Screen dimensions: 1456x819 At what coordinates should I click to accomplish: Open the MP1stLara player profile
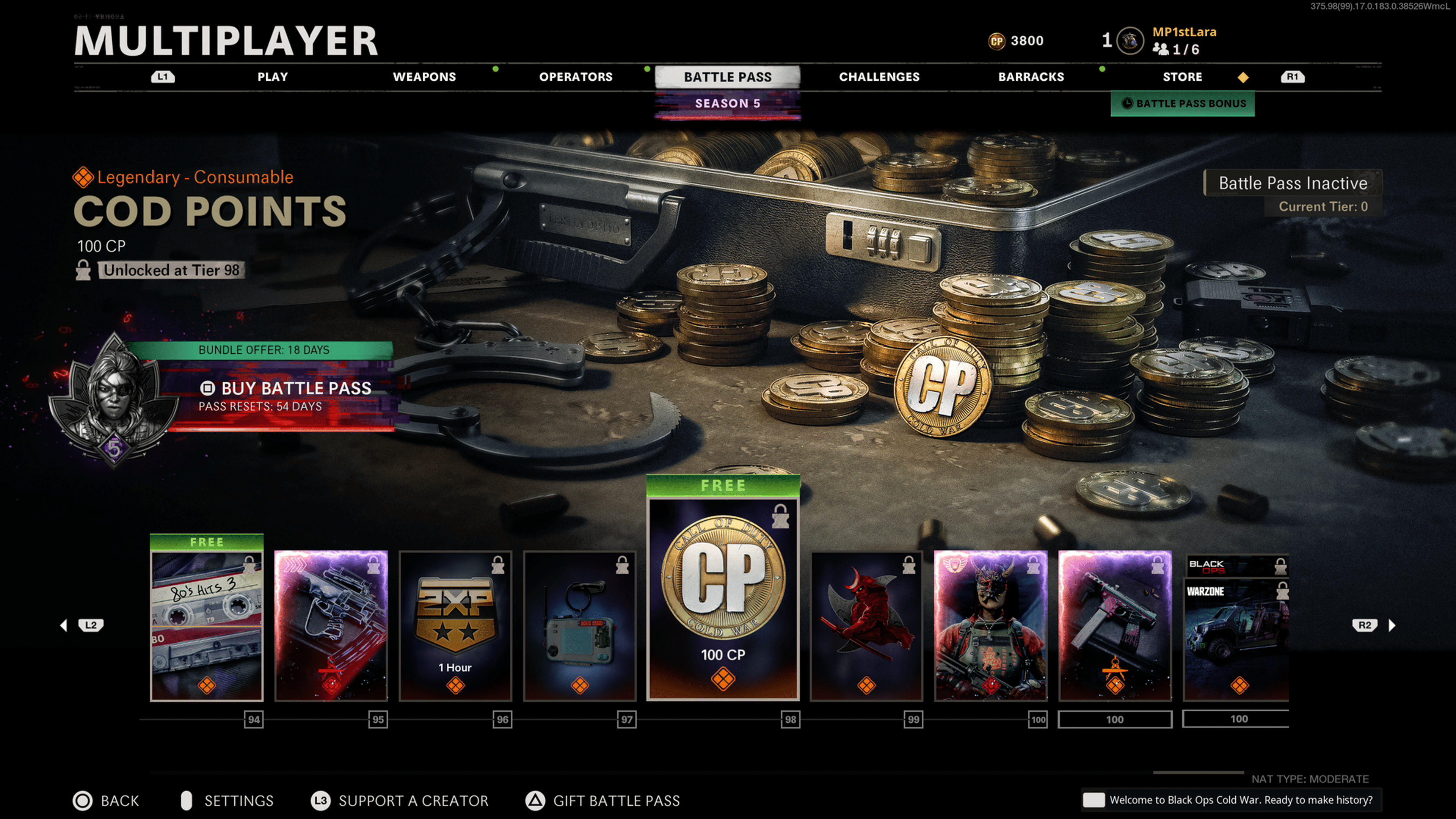click(1183, 32)
